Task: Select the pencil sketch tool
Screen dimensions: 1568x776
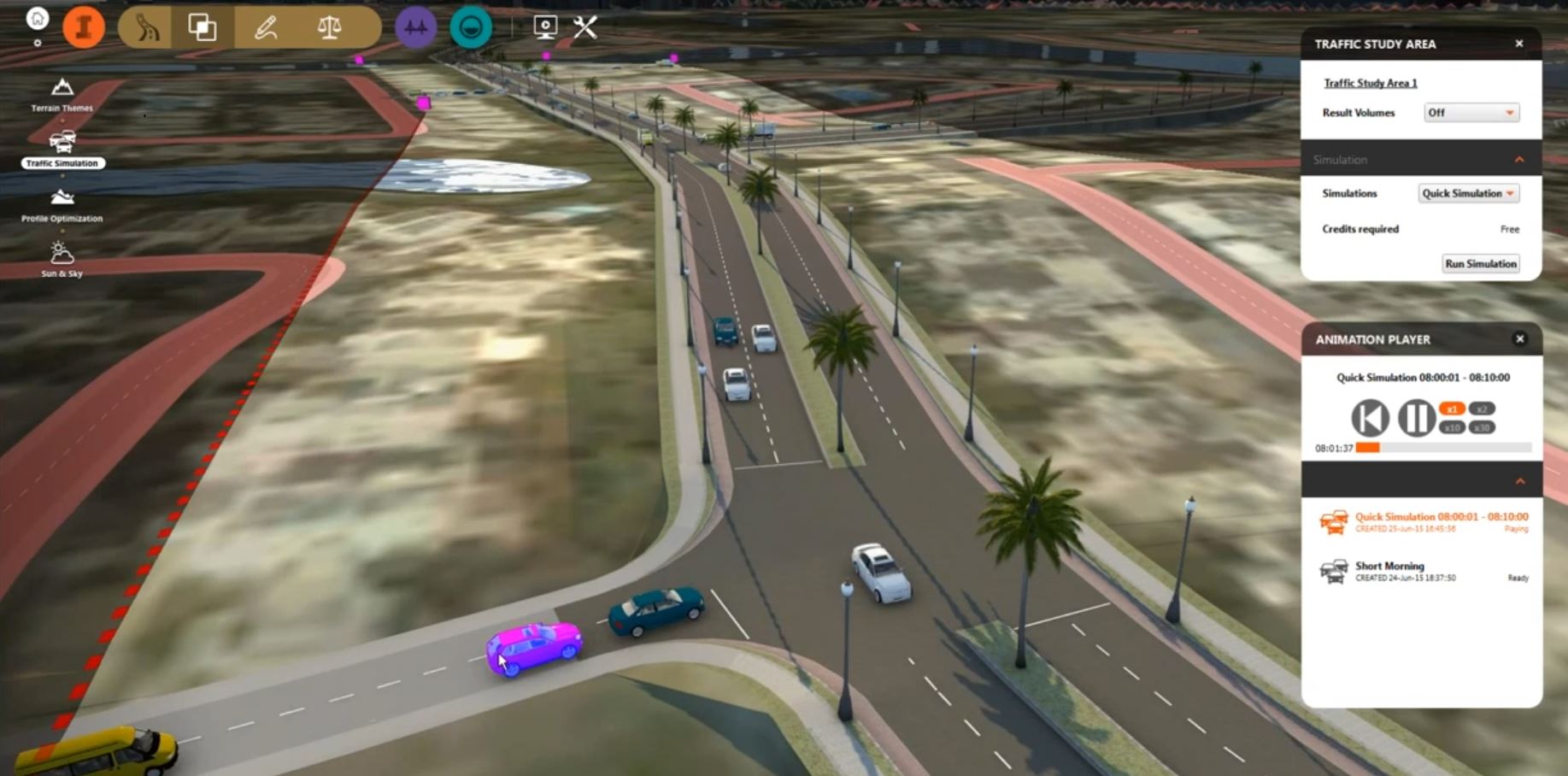Action: click(266, 26)
